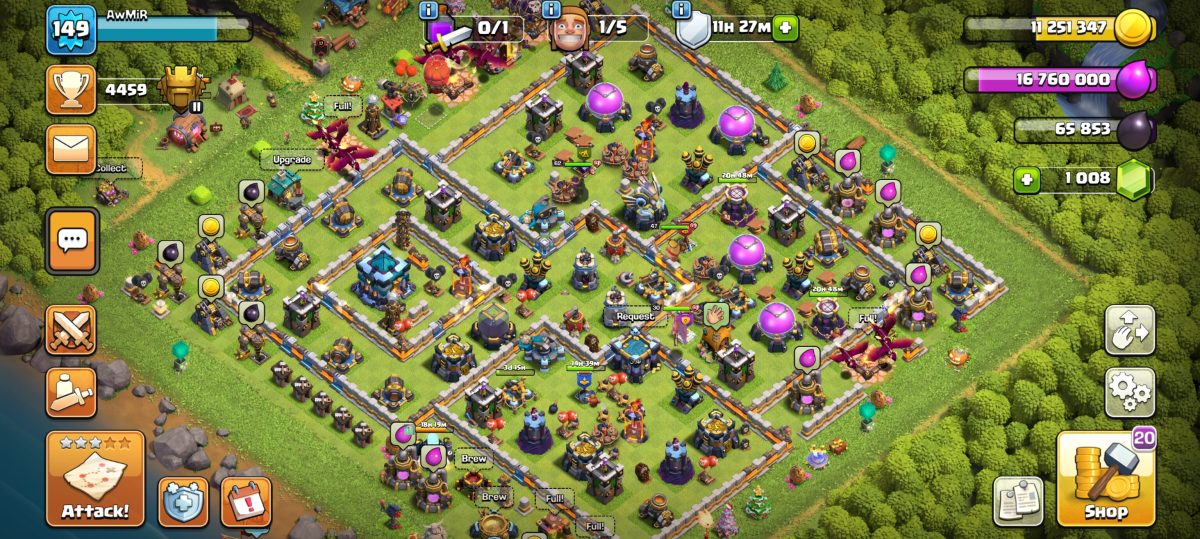Add gems with the green plus button
This screenshot has width=1200, height=539.
coord(1025,179)
